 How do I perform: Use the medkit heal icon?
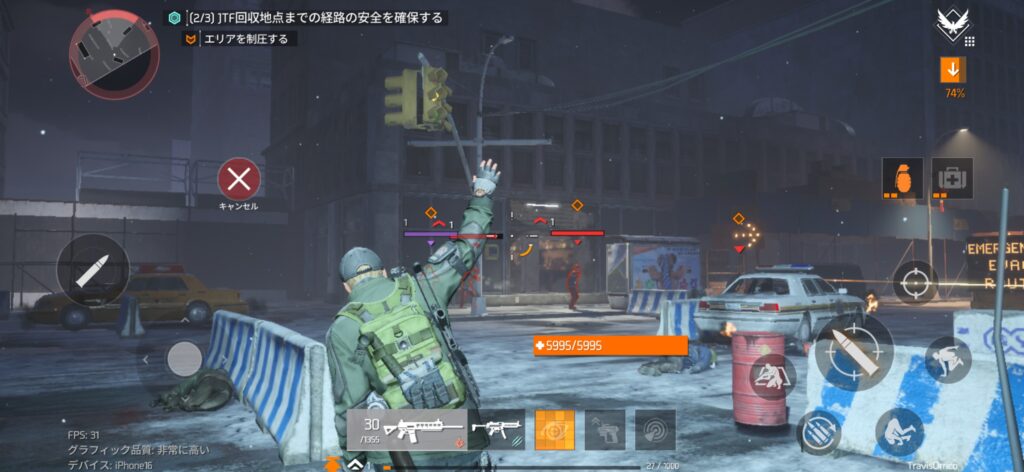(952, 178)
